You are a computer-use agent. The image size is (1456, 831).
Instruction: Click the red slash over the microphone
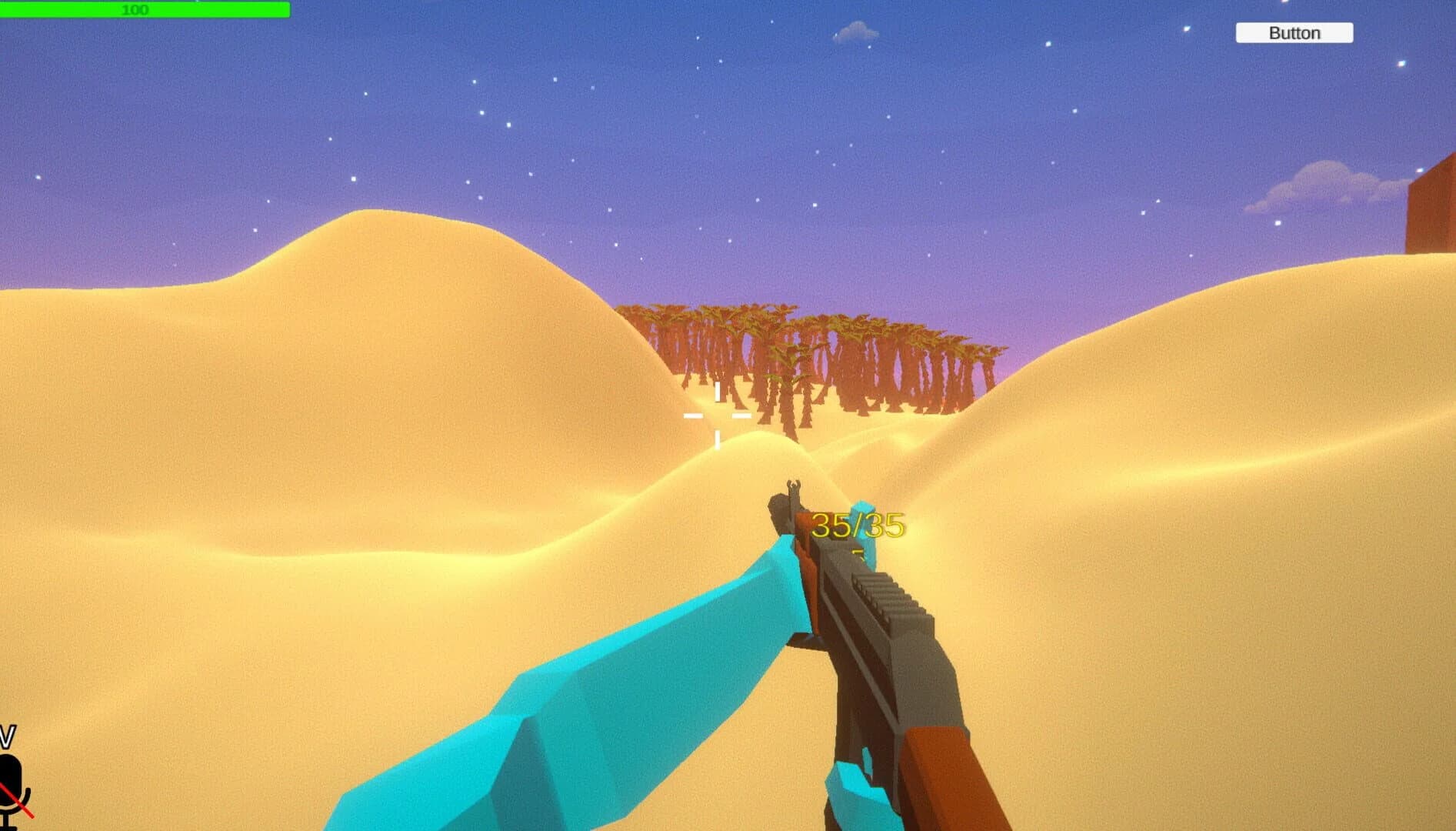(18, 800)
